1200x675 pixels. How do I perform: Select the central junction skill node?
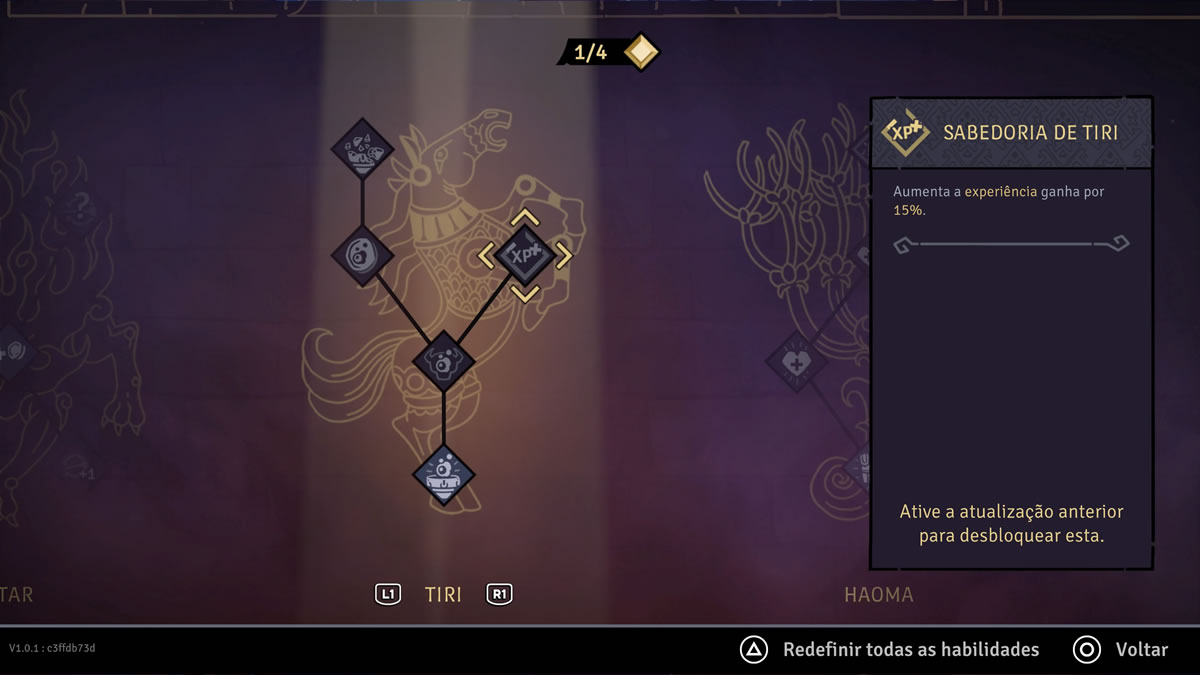(x=443, y=361)
